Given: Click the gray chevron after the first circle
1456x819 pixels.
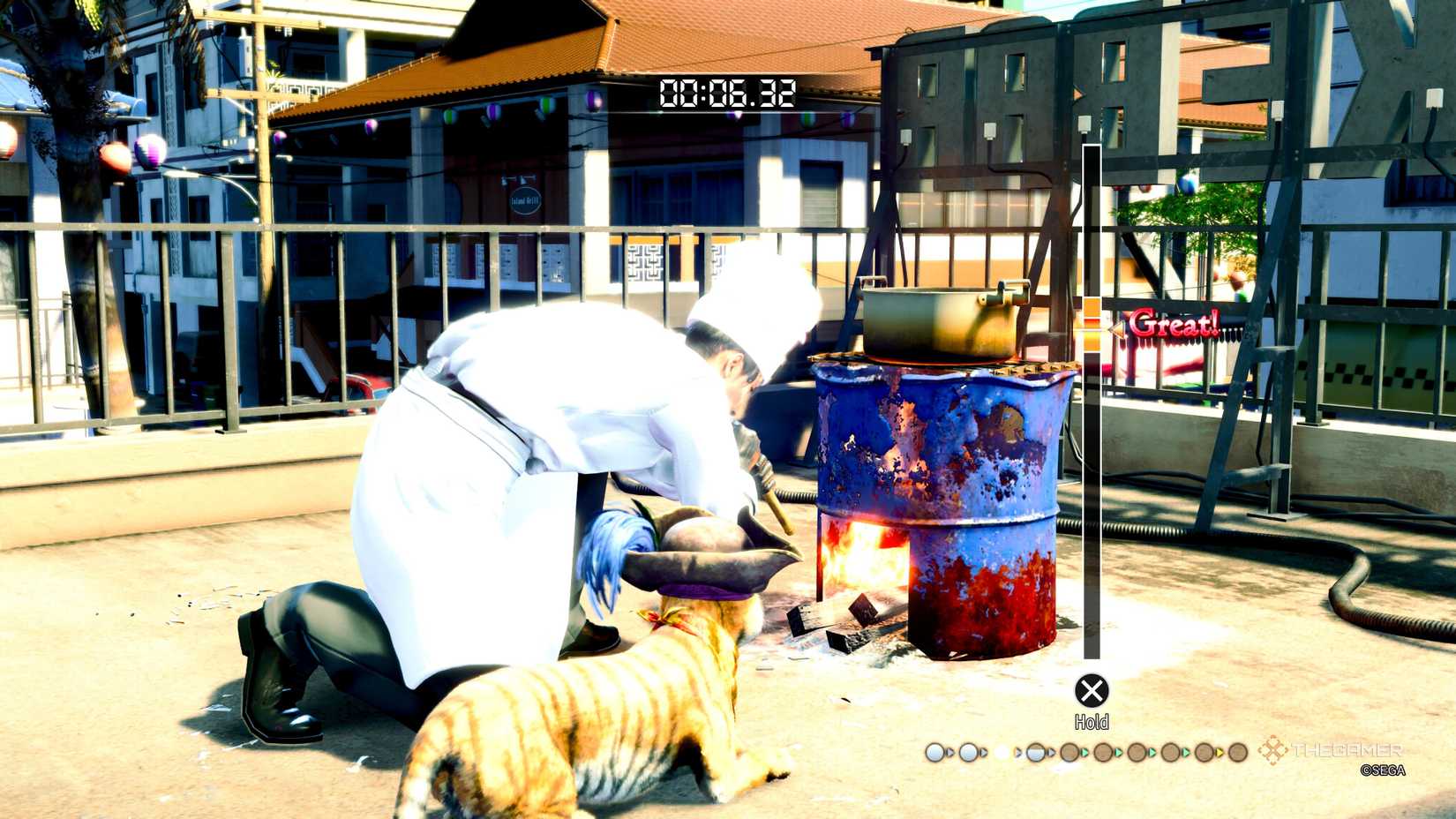Looking at the screenshot, I should click(949, 752).
